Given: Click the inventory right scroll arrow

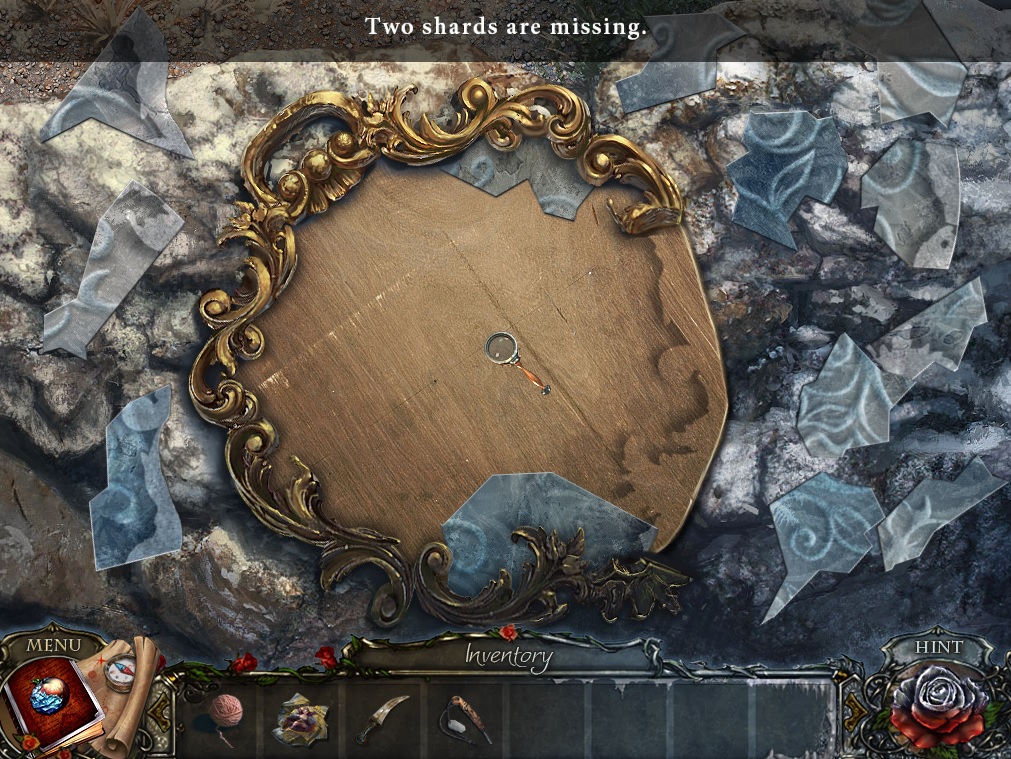Looking at the screenshot, I should tap(852, 712).
